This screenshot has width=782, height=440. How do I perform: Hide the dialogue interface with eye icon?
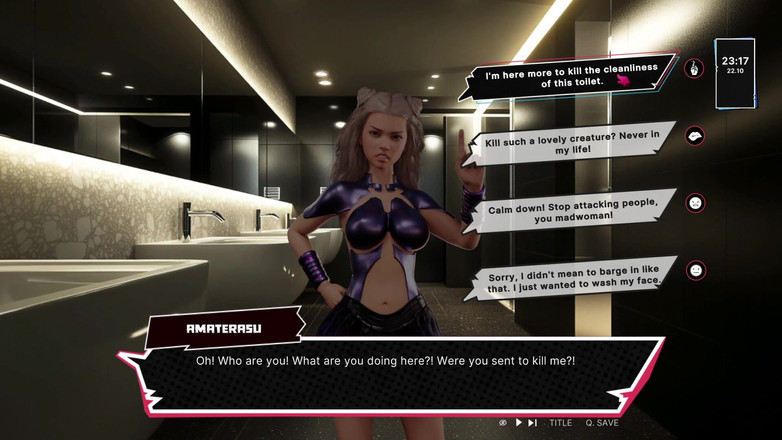pos(503,423)
